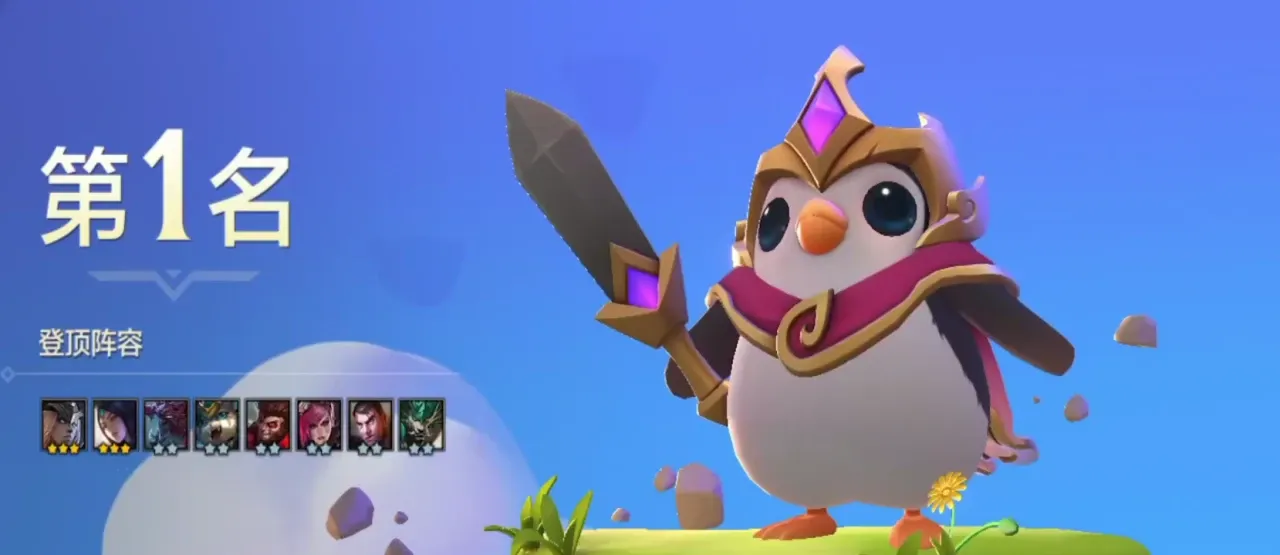This screenshot has height=555, width=1280.
Task: Click the purple monster champion portrait
Action: (166, 422)
